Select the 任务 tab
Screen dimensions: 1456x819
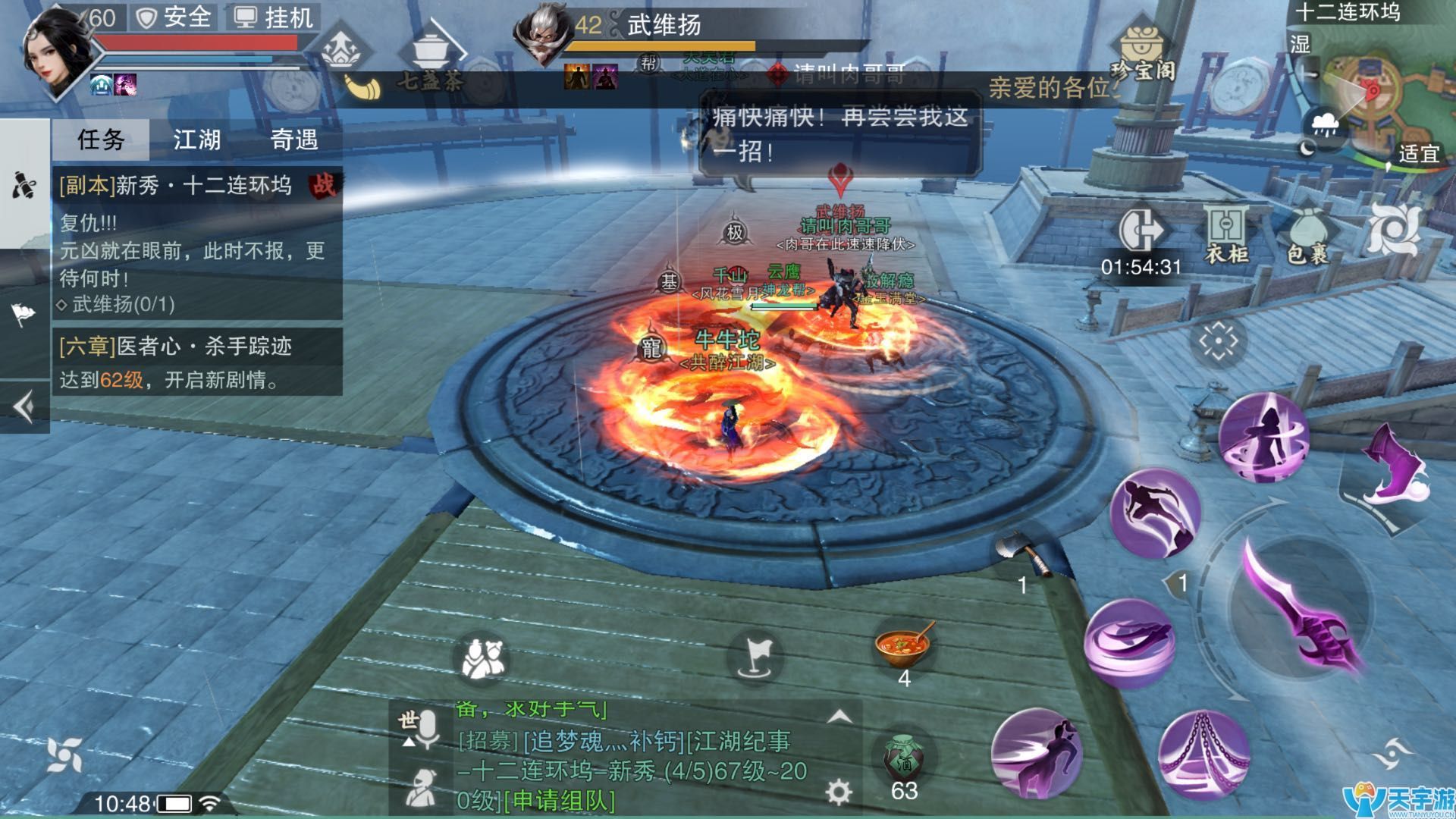pyautogui.click(x=101, y=140)
